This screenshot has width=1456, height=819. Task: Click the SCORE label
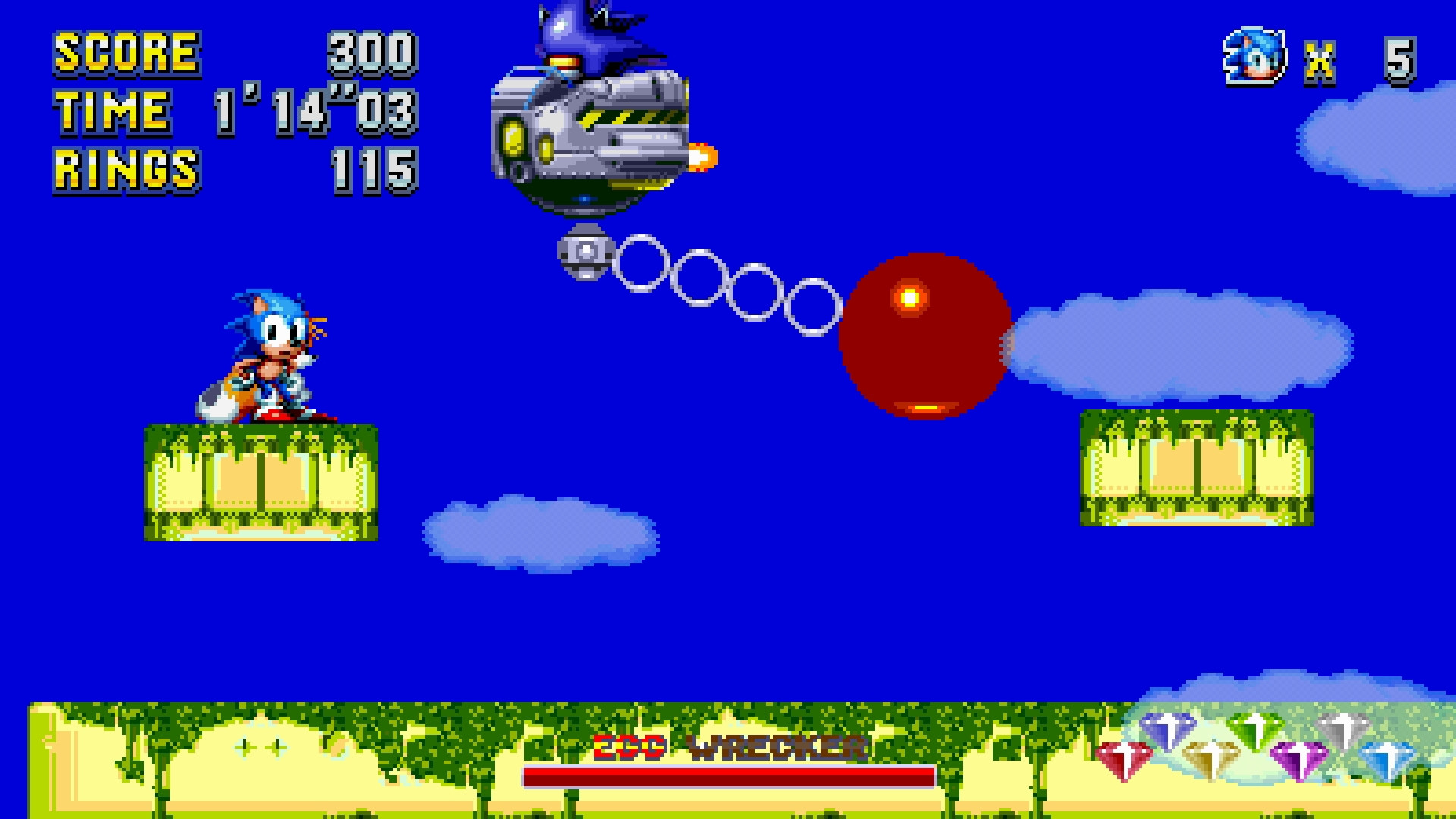coord(125,53)
